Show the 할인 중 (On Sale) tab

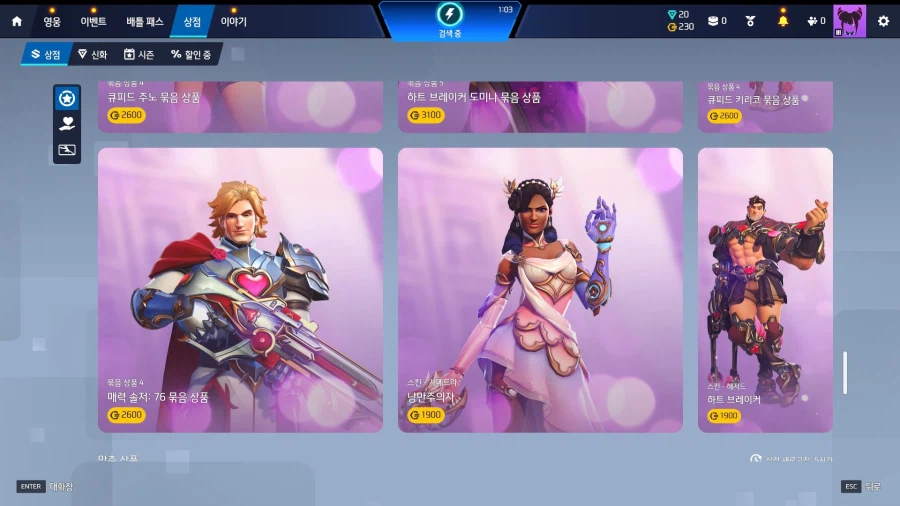[191, 55]
